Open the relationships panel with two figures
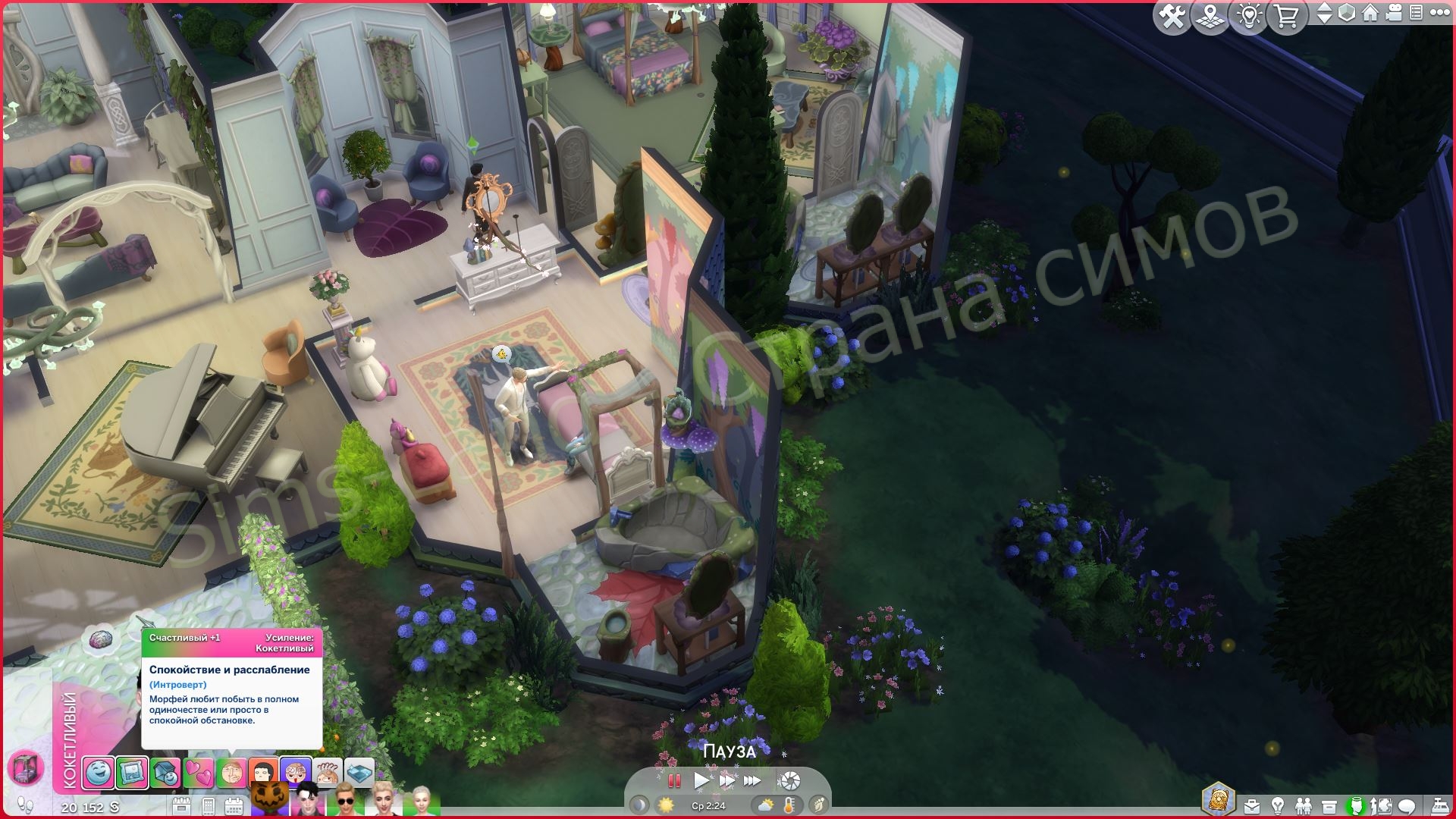Screen dimensions: 1456x819 [1303, 805]
